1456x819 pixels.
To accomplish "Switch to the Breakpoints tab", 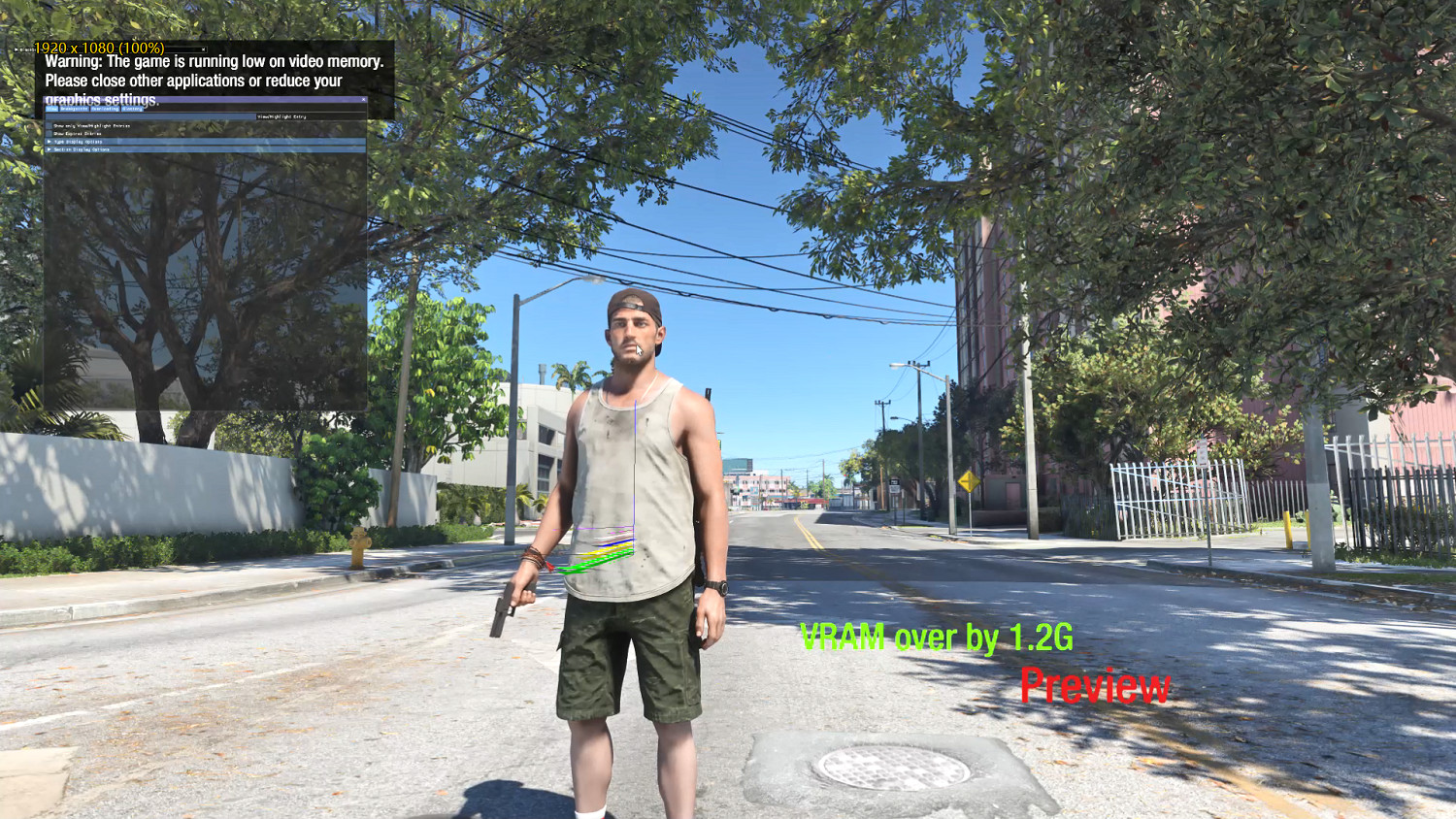I will point(74,109).
